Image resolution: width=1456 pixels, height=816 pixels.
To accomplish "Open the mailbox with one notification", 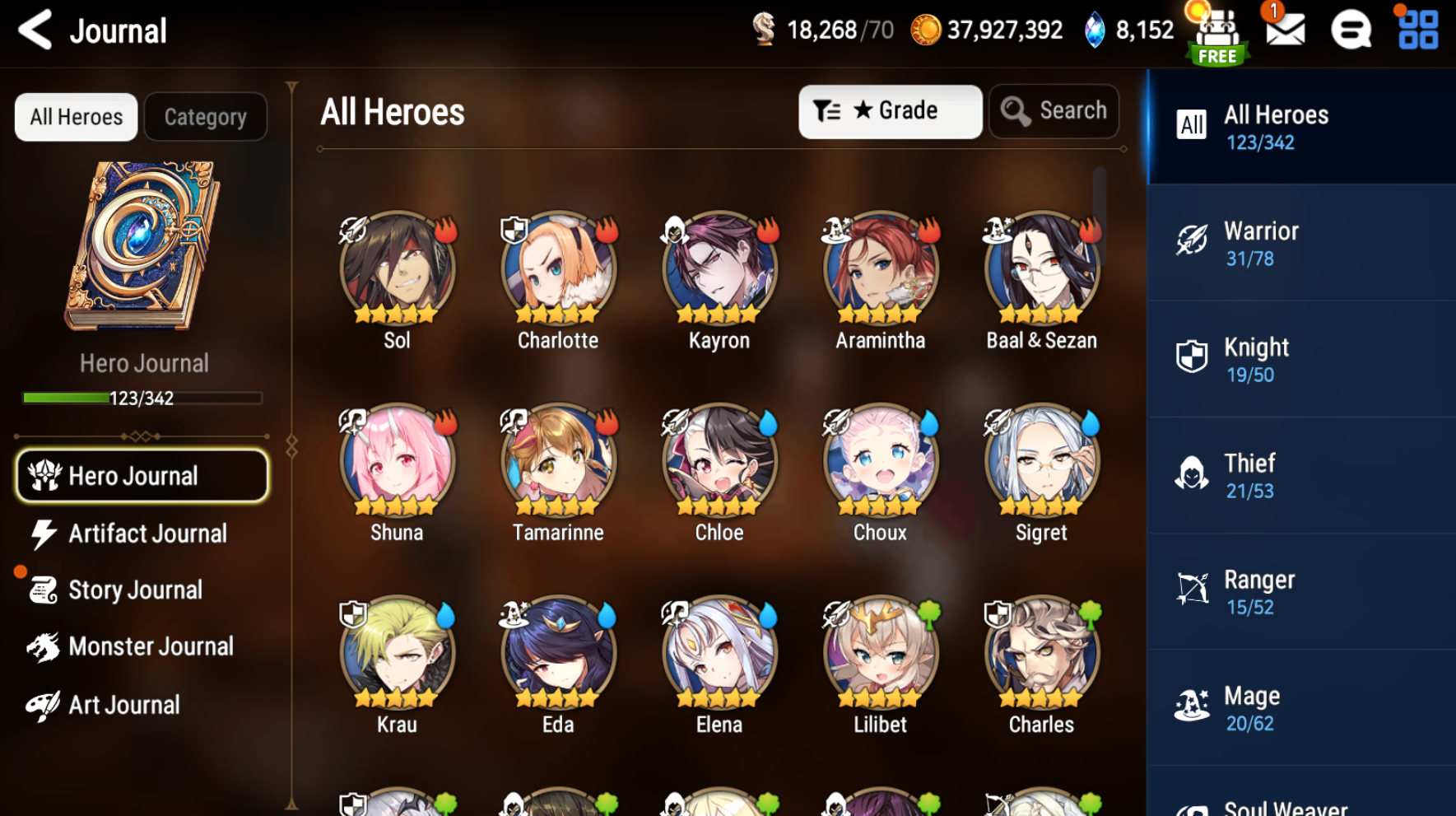I will [1285, 30].
